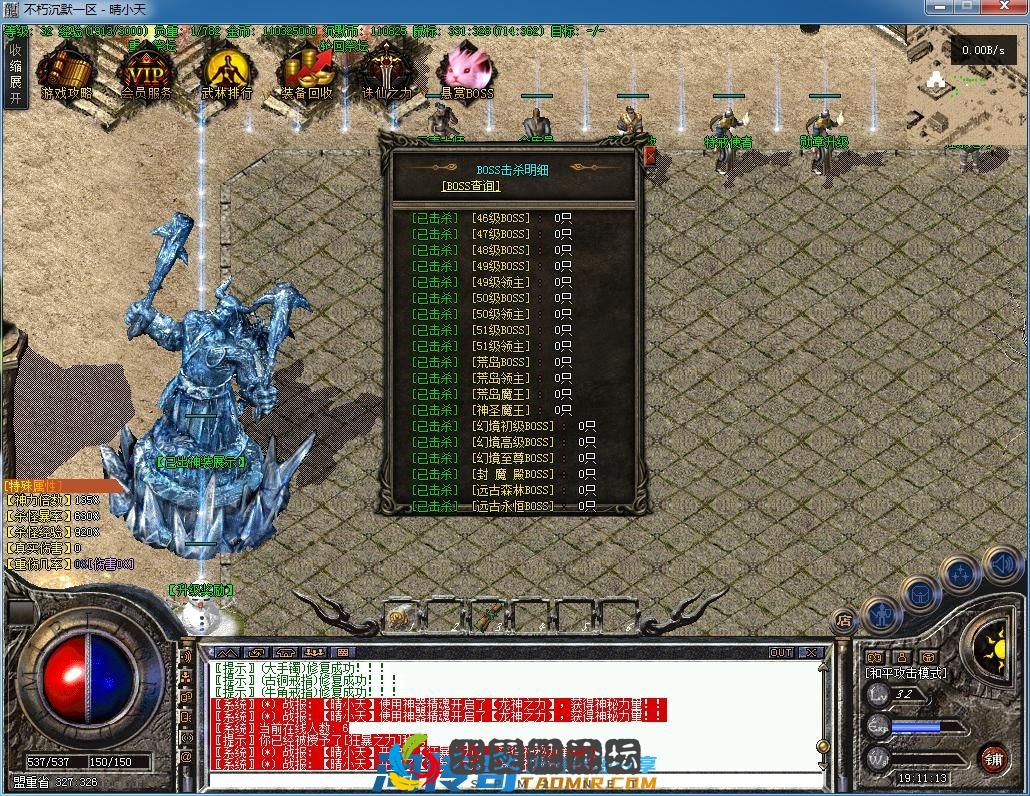Select the 诛仙之力 sword icon
1030x796 pixels.
point(386,72)
